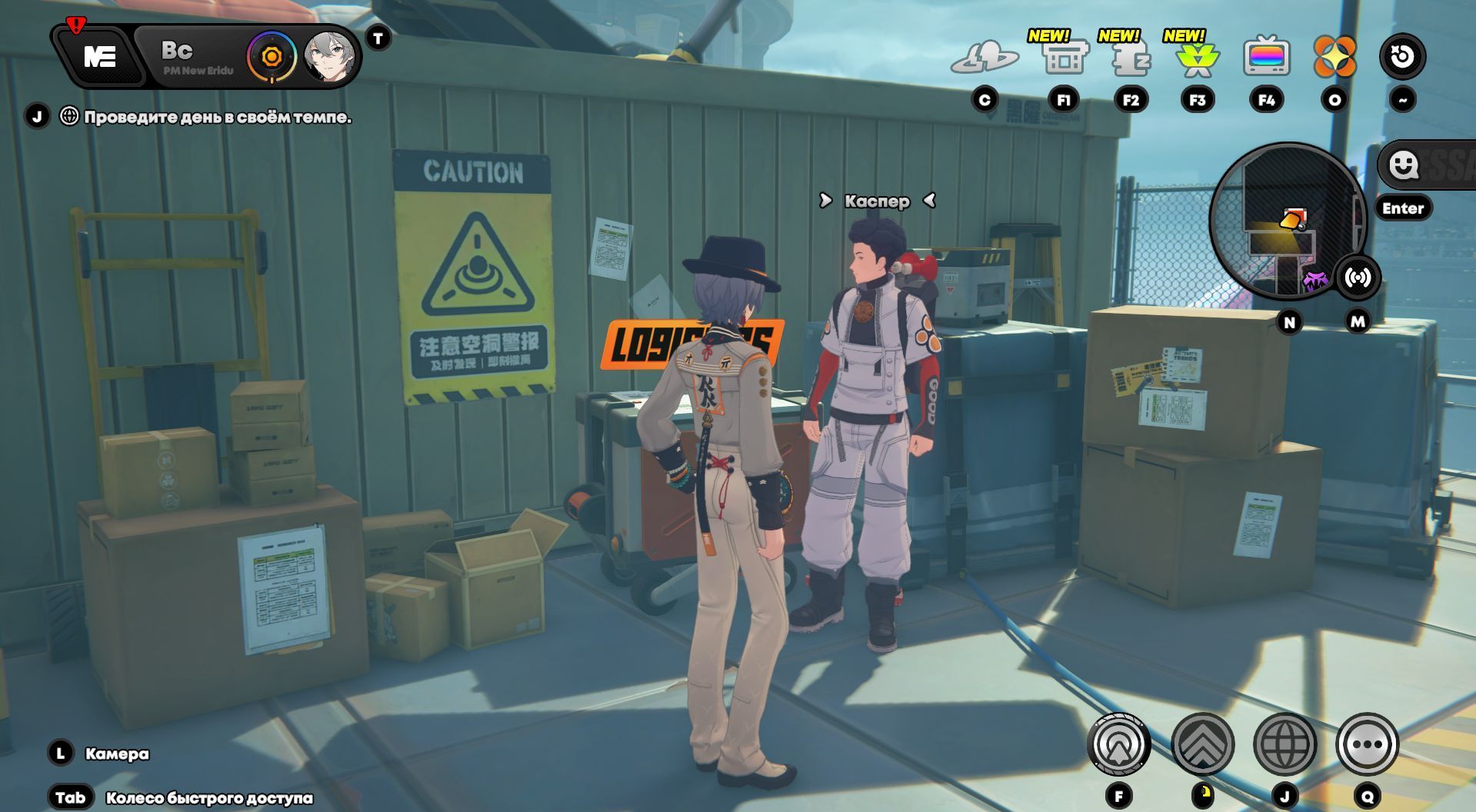The image size is (1476, 812).
Task: Open the globe icon button
Action: pos(1284,744)
